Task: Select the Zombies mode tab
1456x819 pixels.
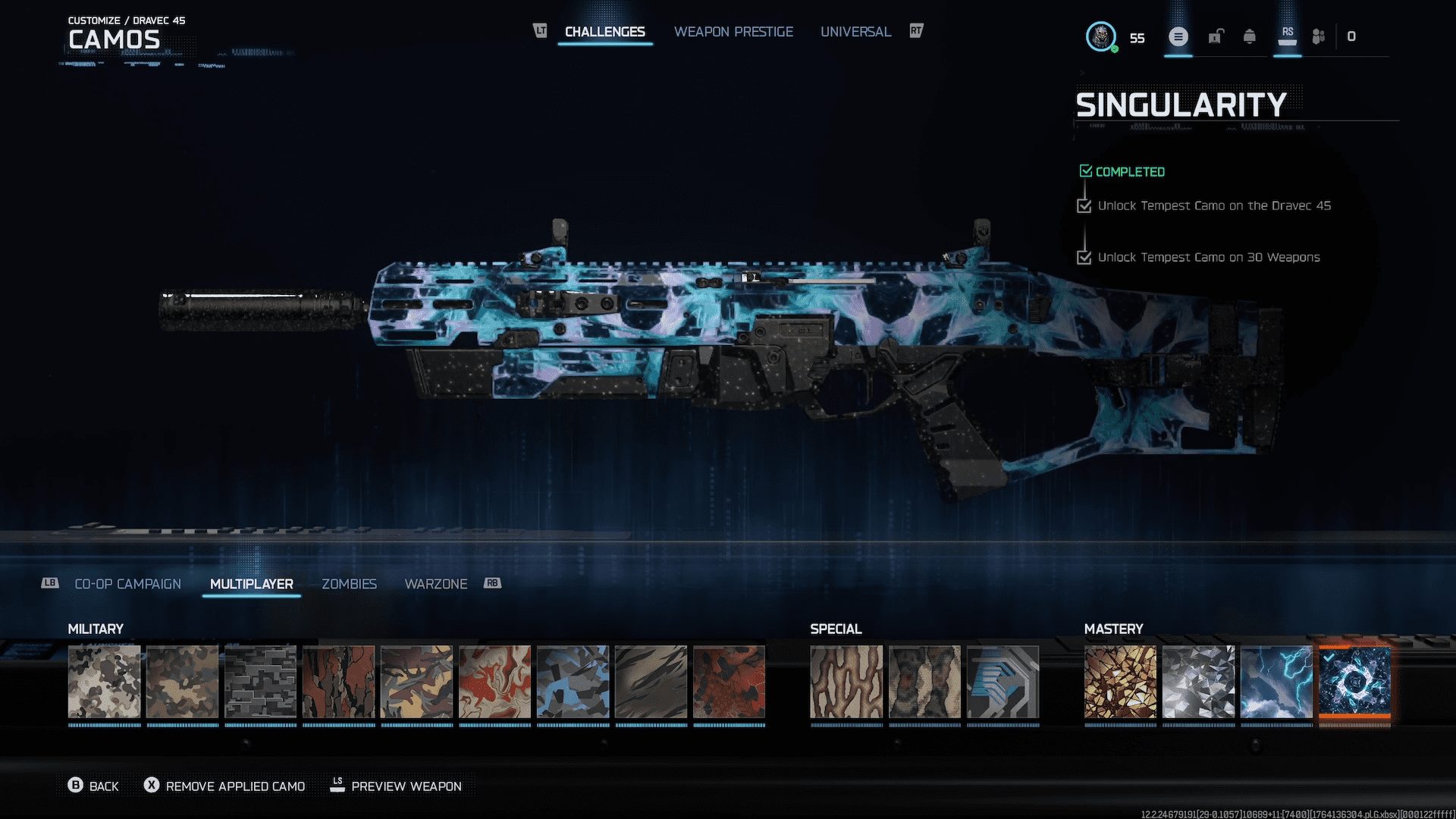Action: [x=349, y=583]
